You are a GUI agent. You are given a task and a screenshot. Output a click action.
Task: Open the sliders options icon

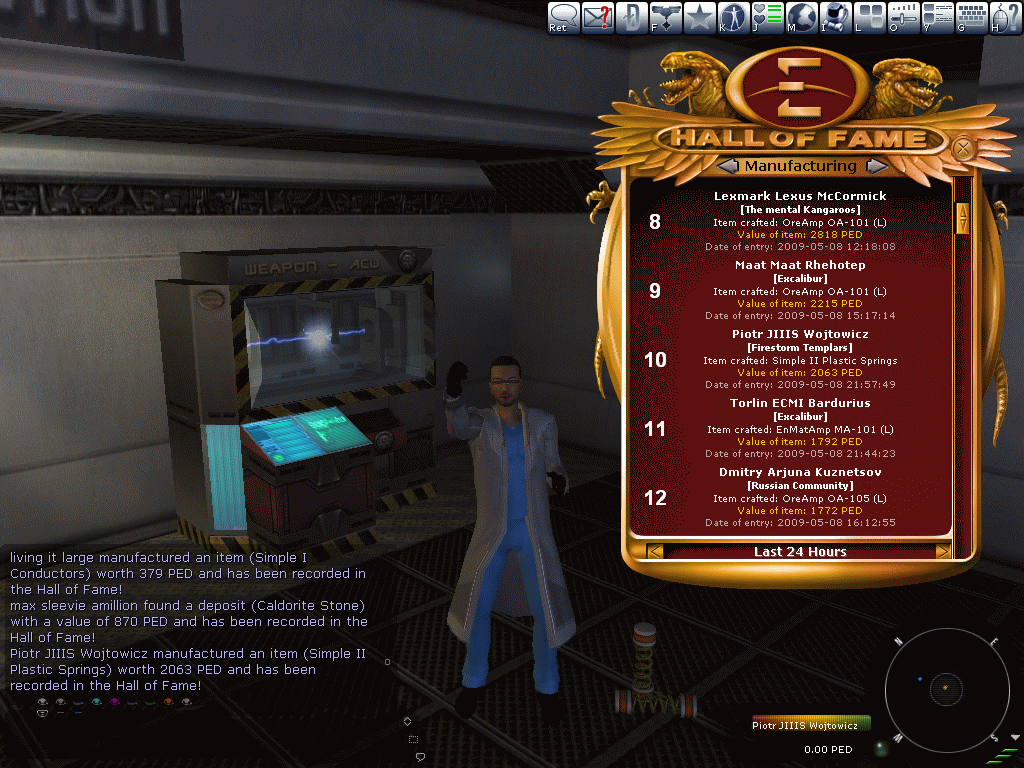[904, 17]
